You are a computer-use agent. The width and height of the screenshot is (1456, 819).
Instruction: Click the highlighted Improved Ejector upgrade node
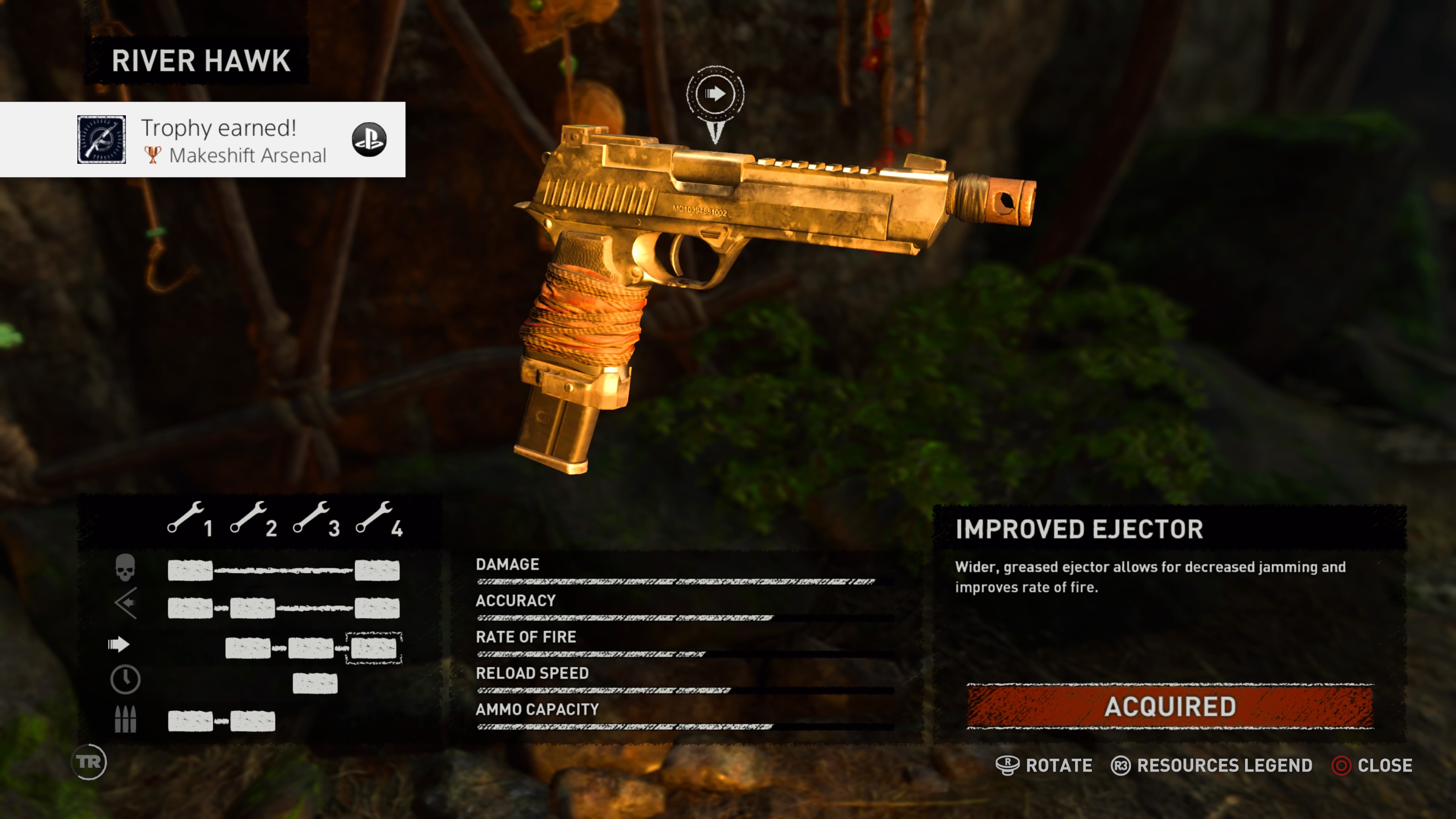(373, 648)
